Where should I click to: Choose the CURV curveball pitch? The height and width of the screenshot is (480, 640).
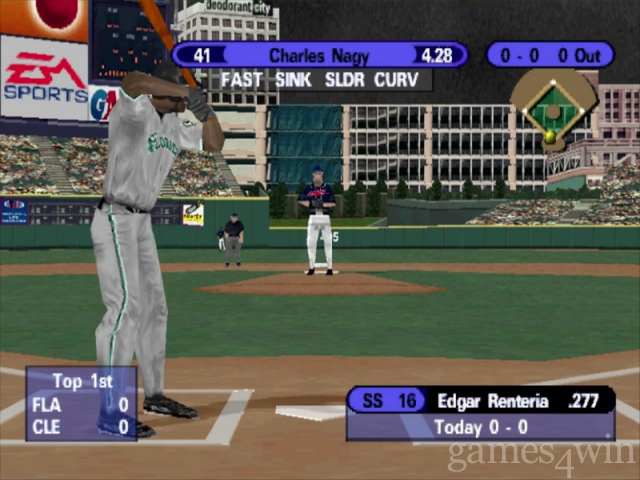(398, 80)
